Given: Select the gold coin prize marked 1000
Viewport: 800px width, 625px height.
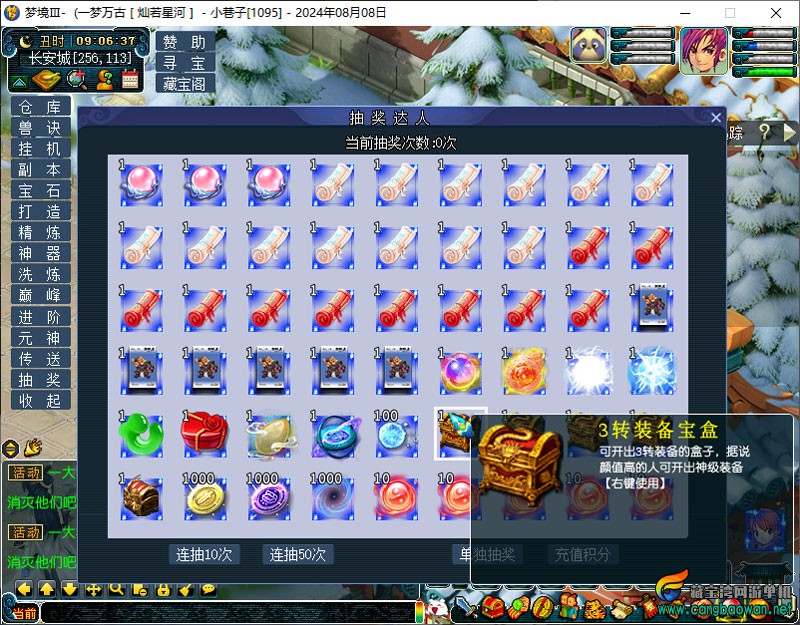Looking at the screenshot, I should click(204, 496).
